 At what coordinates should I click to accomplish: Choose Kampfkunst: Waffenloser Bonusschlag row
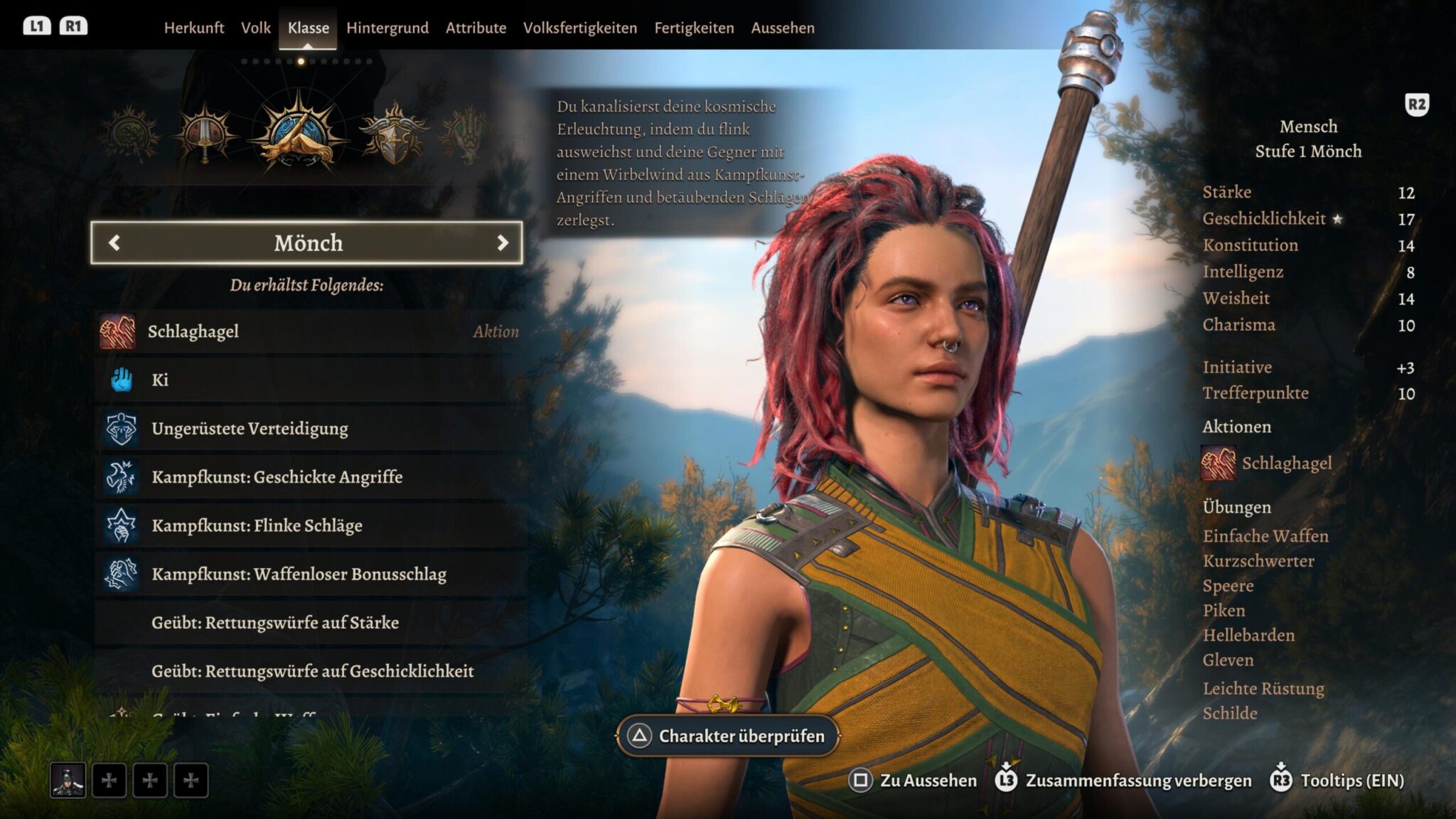(309, 574)
